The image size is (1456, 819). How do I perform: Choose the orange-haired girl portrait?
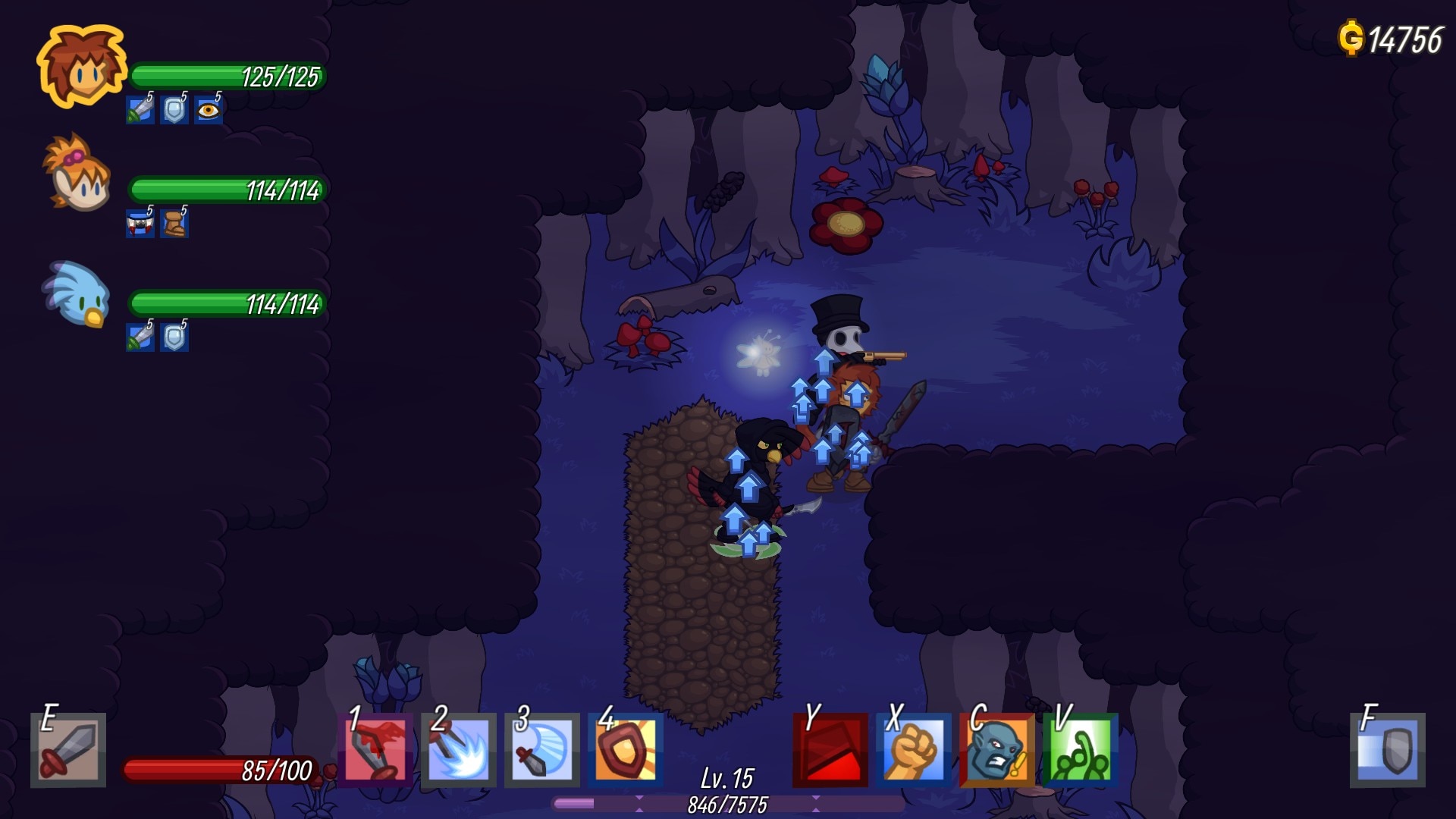(x=79, y=173)
